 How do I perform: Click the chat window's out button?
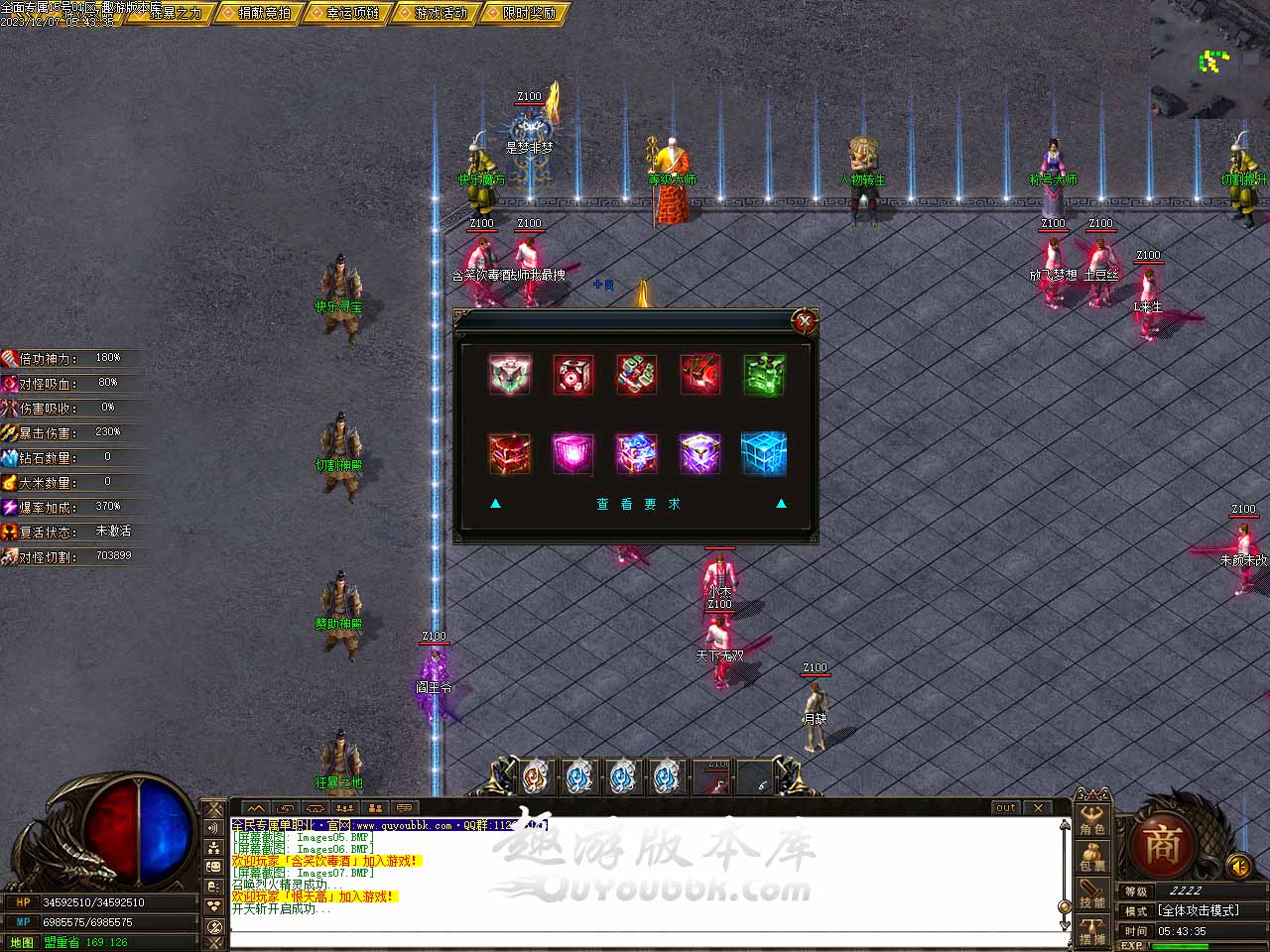coord(1006,808)
